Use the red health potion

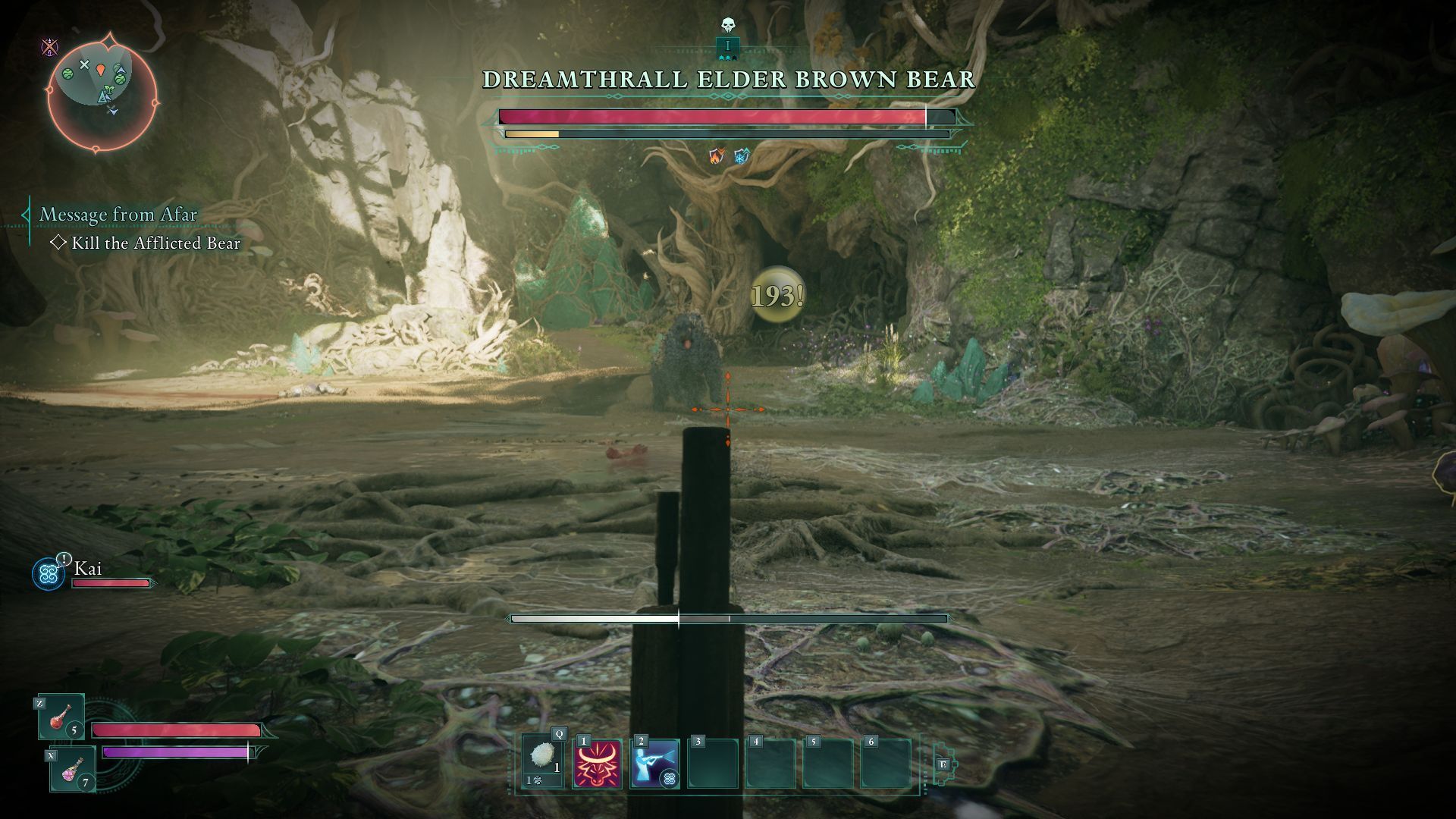pos(61,717)
